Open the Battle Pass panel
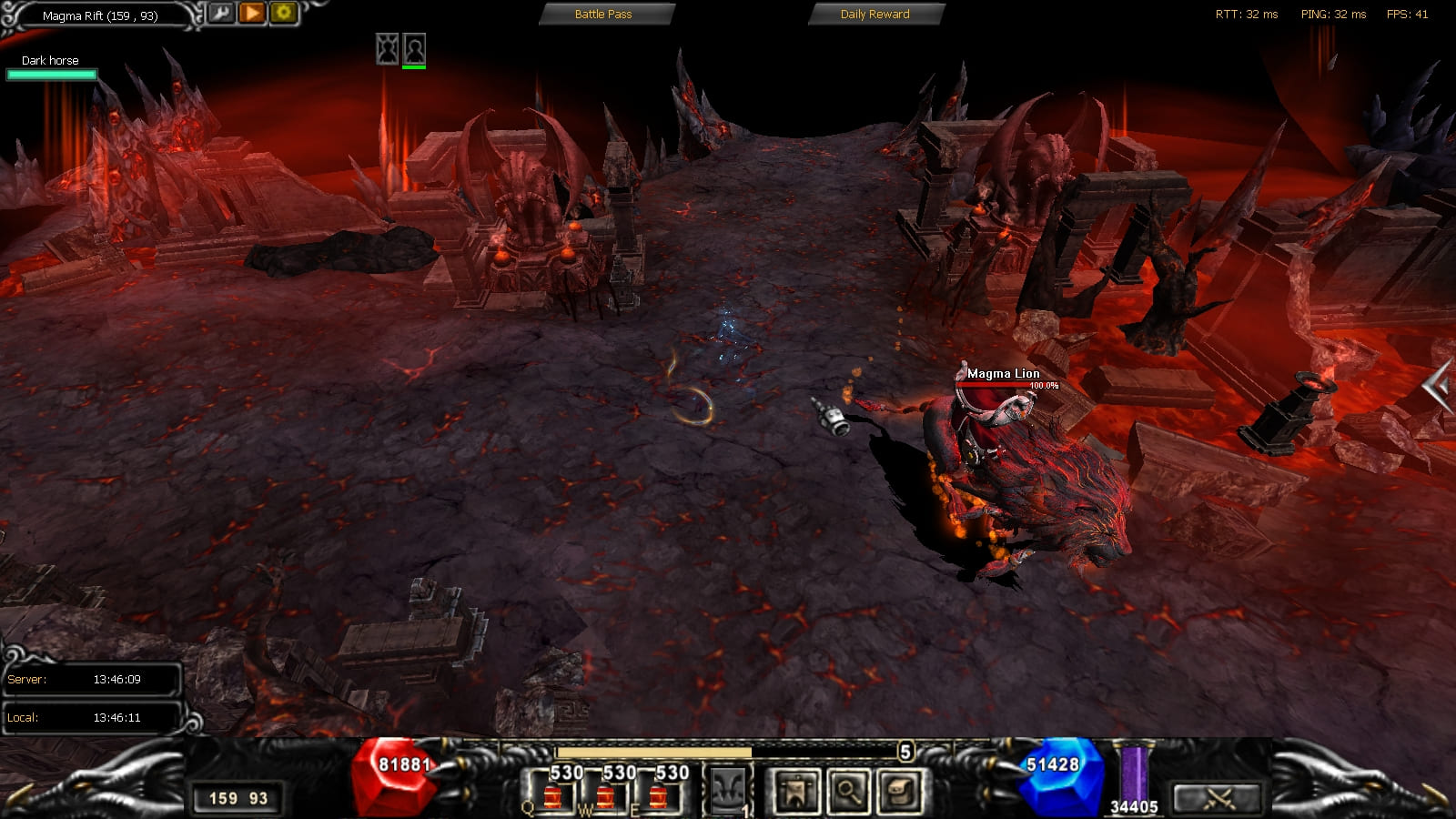 (x=603, y=15)
